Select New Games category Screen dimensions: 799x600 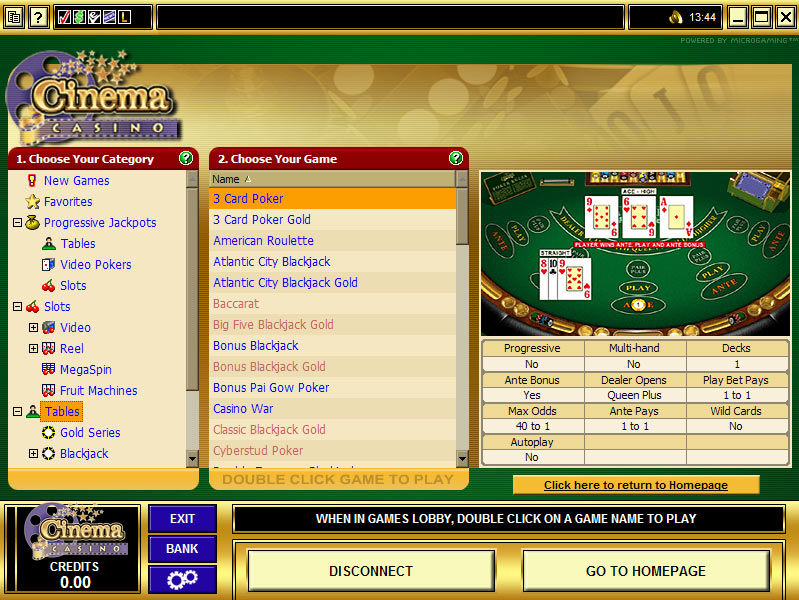tap(76, 181)
